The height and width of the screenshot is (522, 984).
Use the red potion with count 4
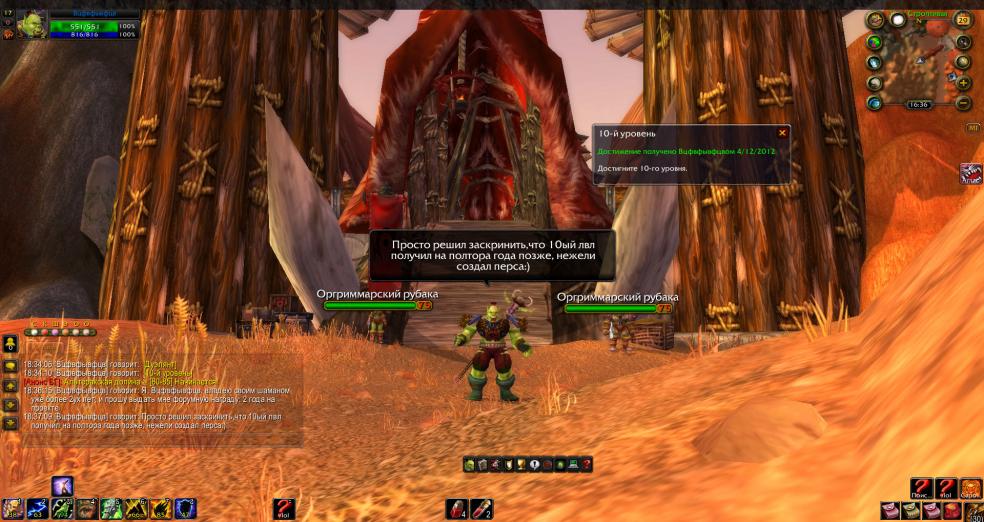pos(457,509)
